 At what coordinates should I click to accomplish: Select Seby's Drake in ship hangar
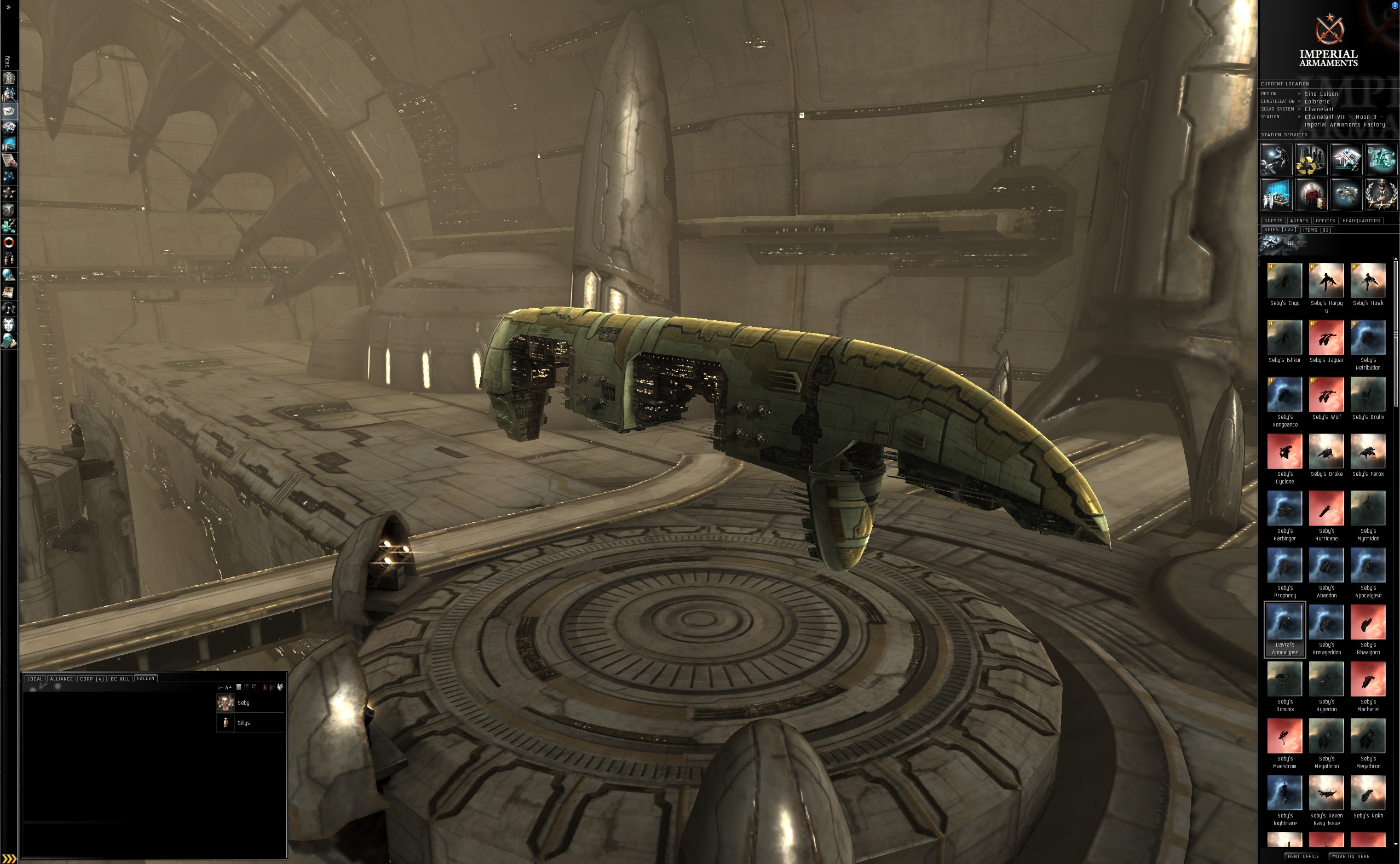1326,451
